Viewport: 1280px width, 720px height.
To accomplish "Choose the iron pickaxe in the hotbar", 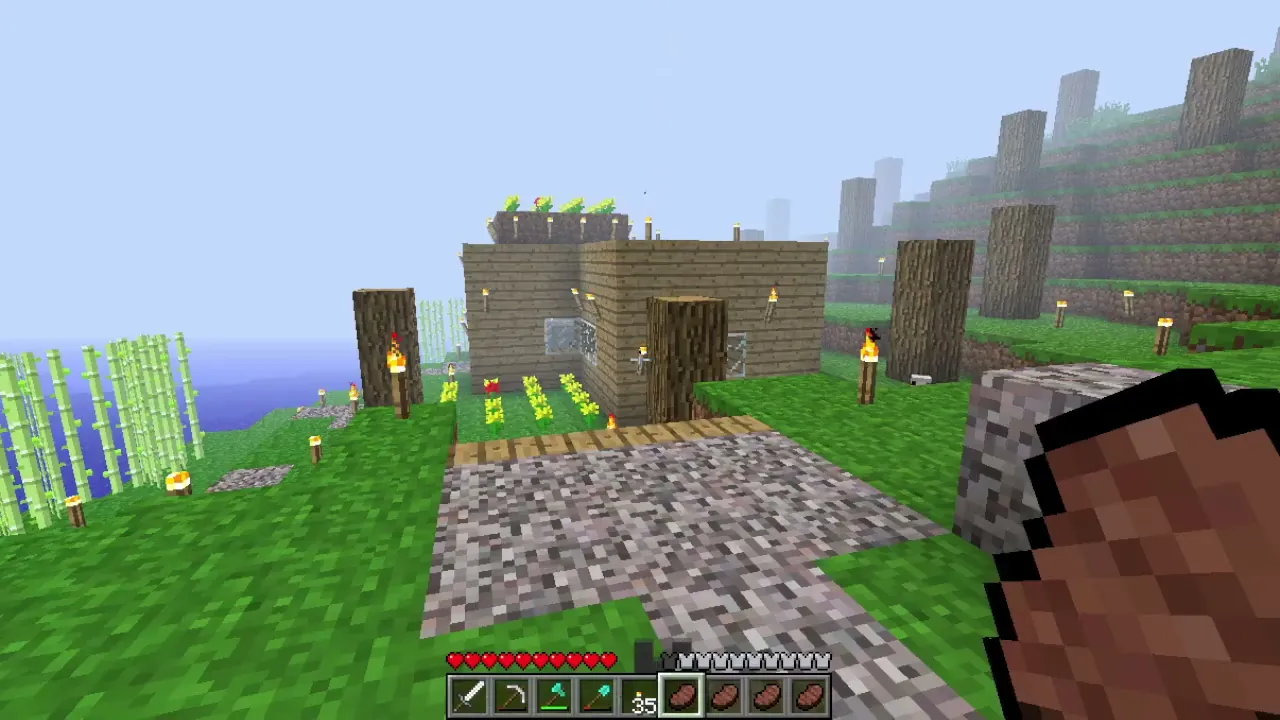I will [x=512, y=696].
